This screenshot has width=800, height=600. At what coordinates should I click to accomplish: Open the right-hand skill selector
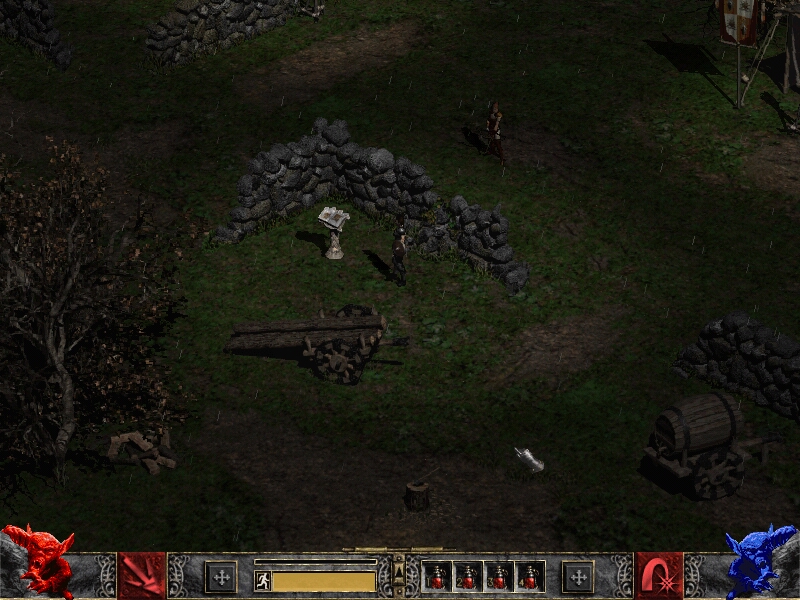(x=659, y=576)
